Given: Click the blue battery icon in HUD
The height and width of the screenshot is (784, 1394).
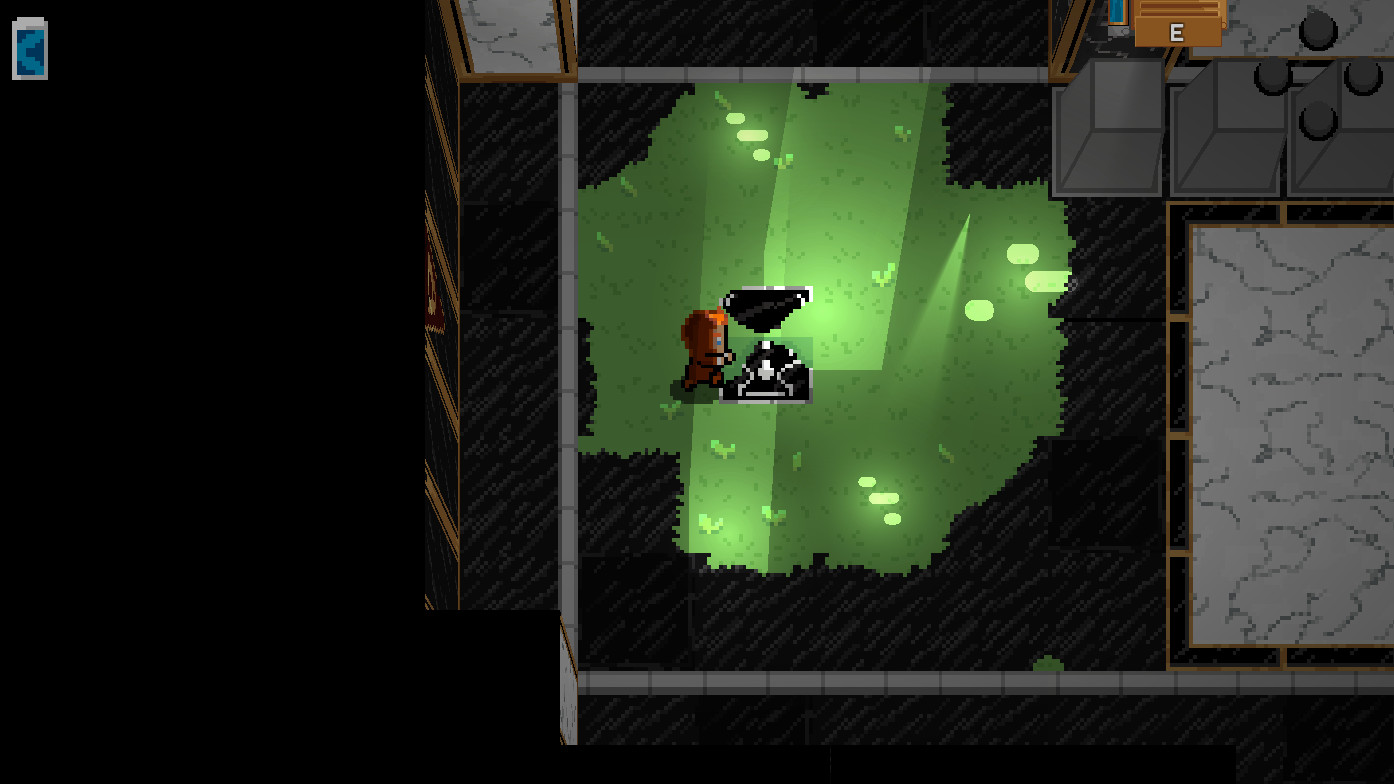Looking at the screenshot, I should 28,49.
